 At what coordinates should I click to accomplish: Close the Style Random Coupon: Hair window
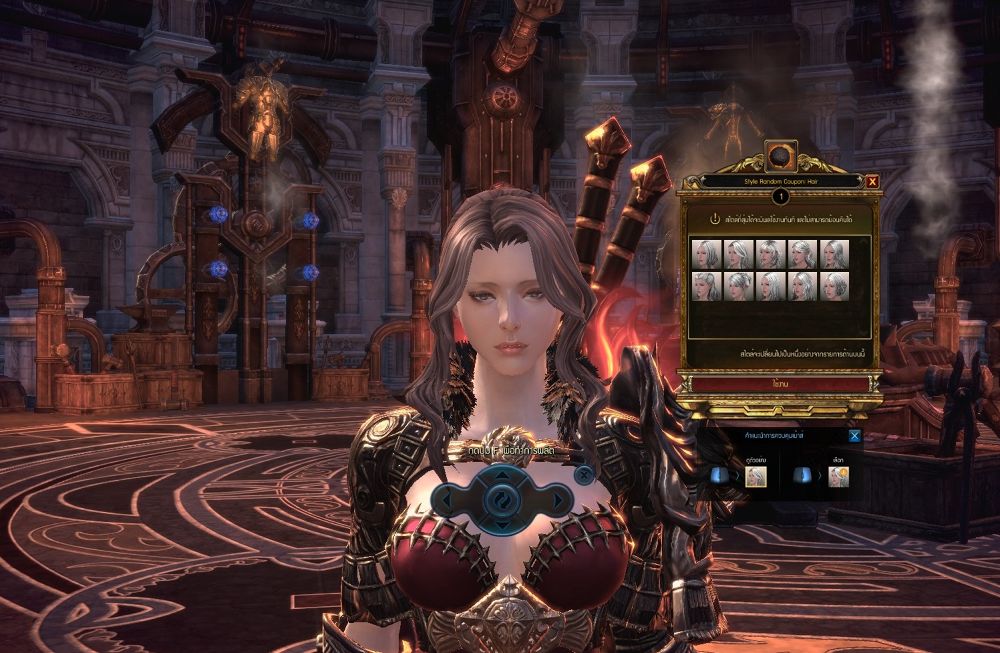(x=873, y=181)
